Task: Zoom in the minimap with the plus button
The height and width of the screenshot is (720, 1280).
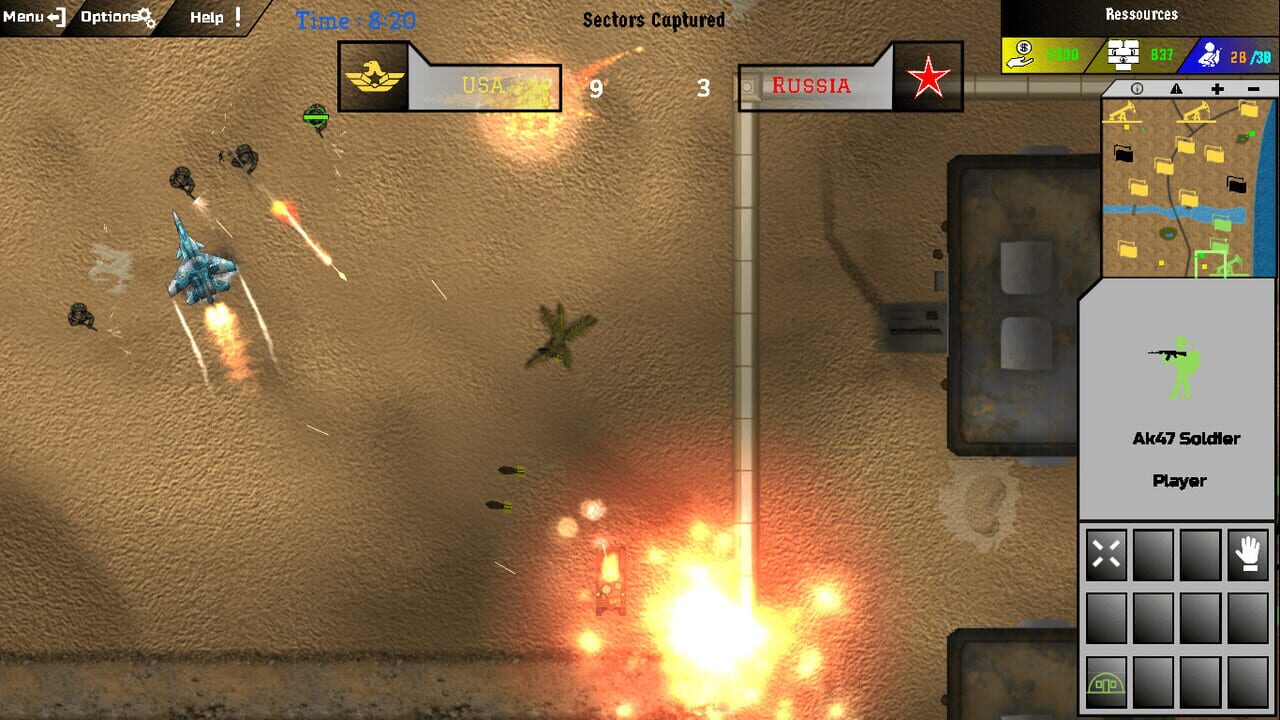Action: click(x=1215, y=89)
